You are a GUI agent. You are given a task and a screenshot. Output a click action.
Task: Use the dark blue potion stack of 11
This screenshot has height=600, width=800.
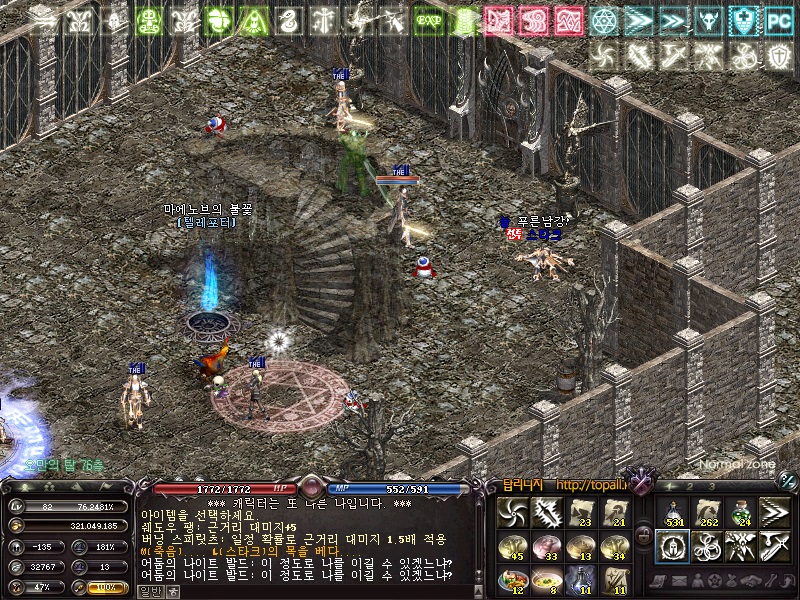pyautogui.click(x=581, y=579)
